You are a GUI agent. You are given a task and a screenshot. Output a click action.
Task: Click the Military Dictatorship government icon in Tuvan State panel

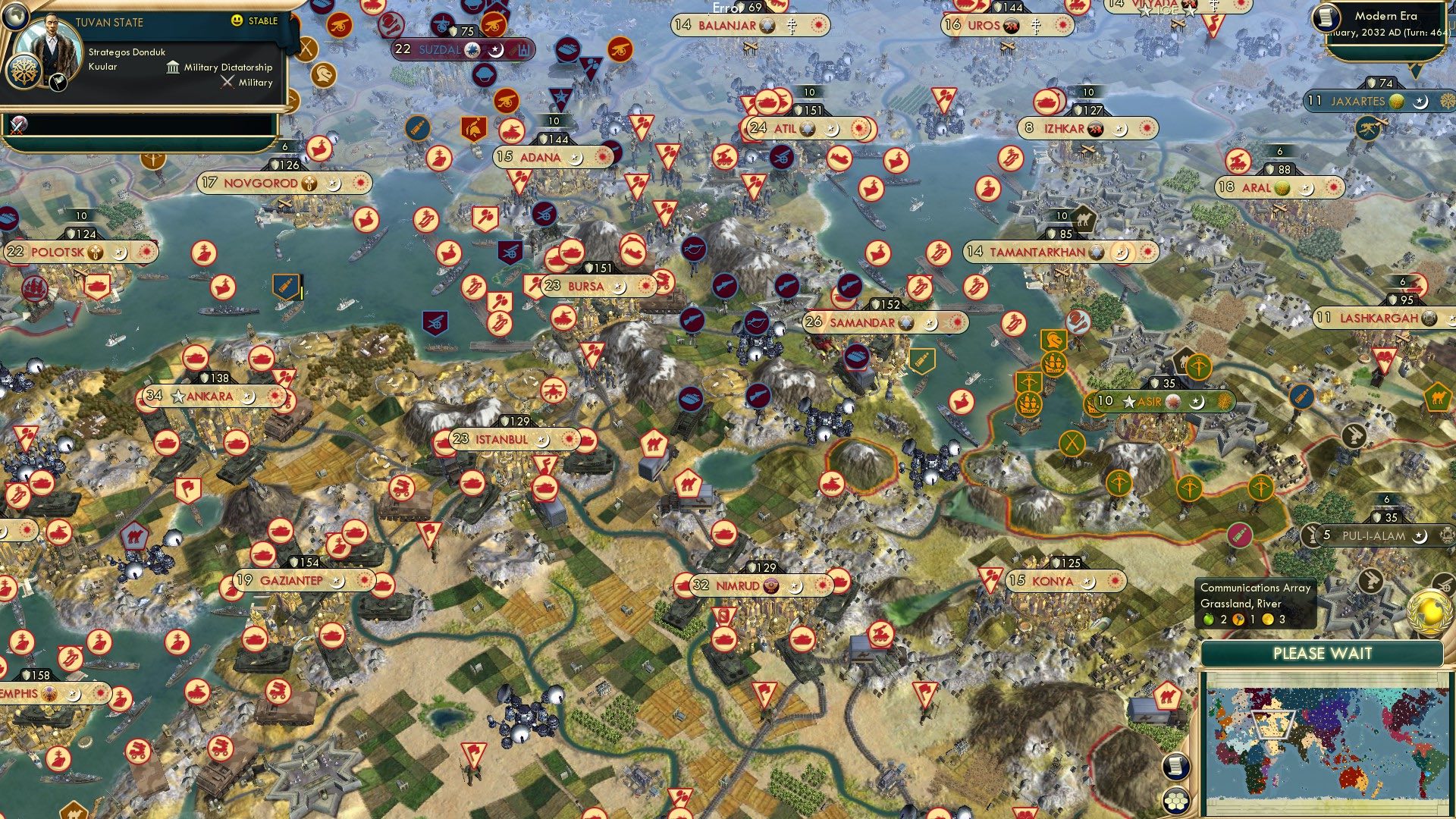click(x=171, y=67)
